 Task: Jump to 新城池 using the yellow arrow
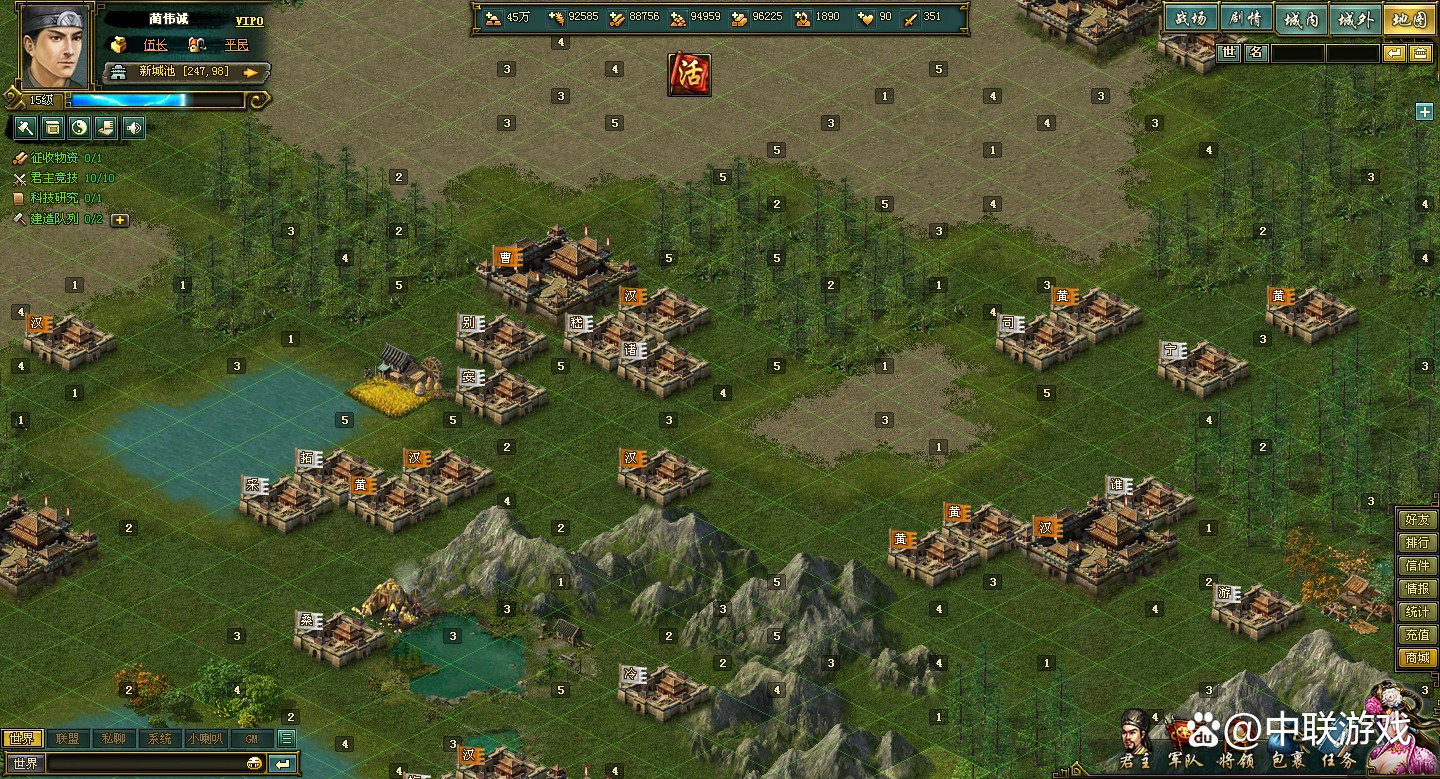click(251, 72)
